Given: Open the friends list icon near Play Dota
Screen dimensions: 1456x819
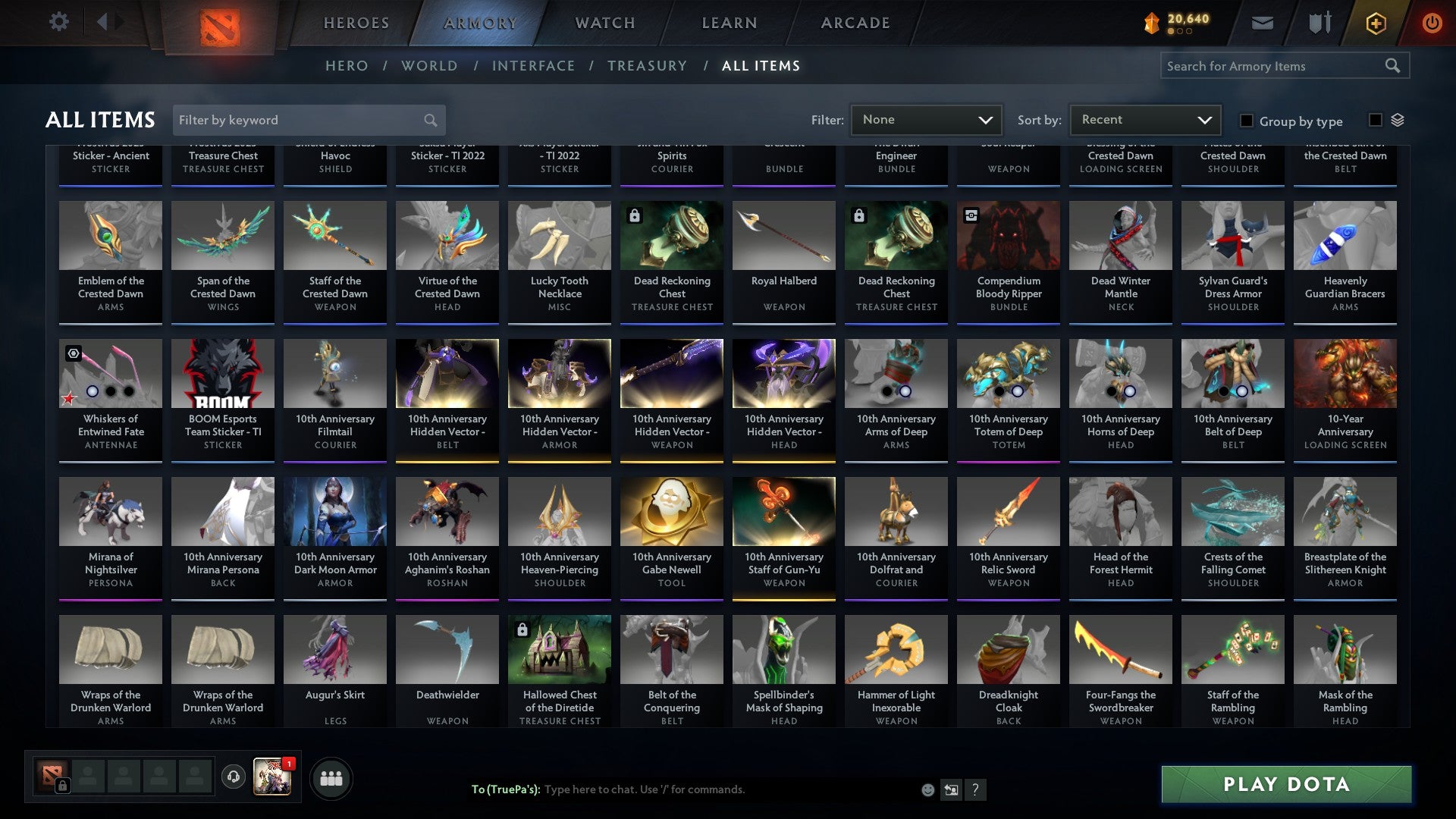Looking at the screenshot, I should point(331,777).
